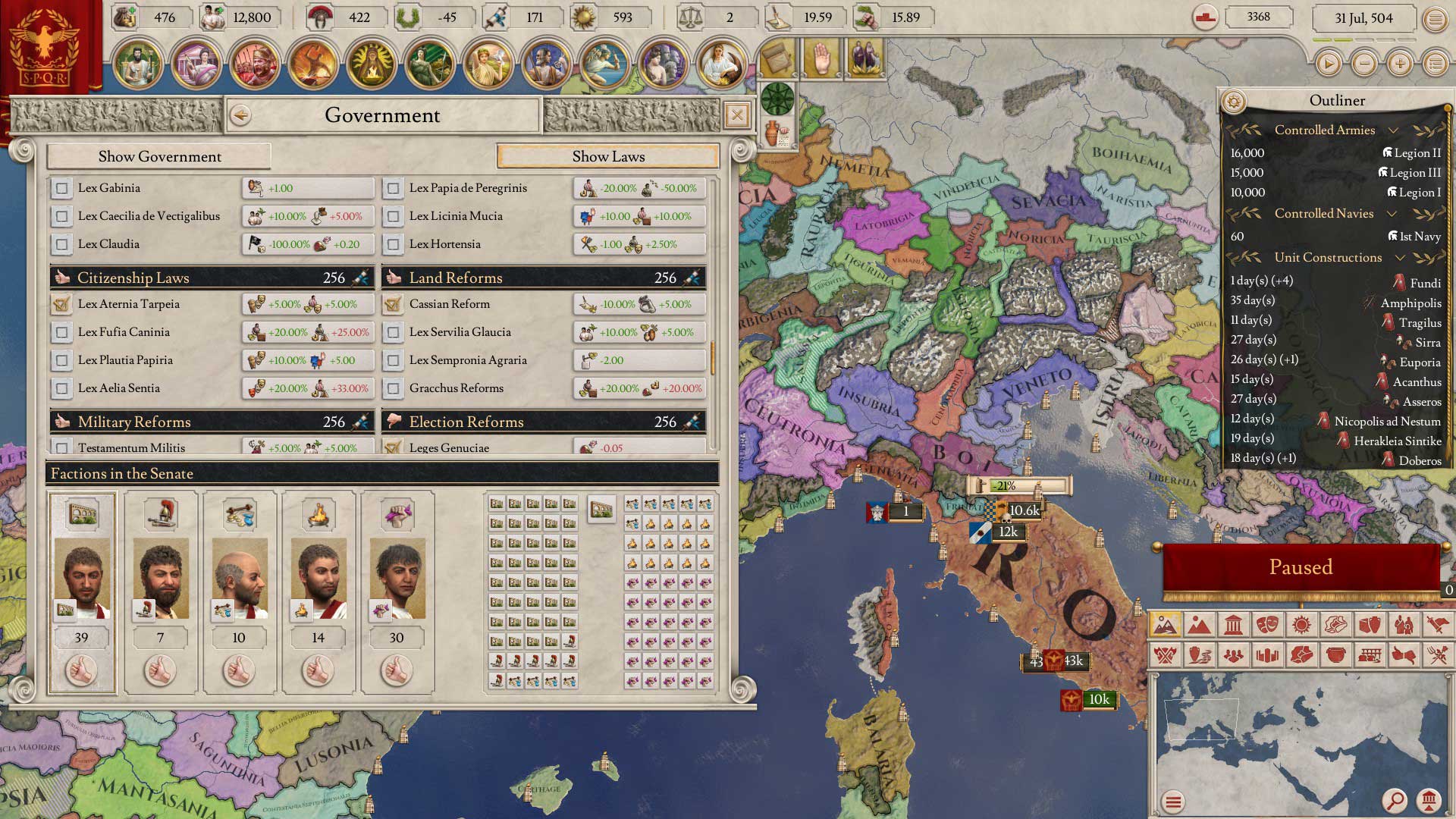The width and height of the screenshot is (1456, 819).
Task: Increase game speed with plus button
Action: [x=1399, y=64]
